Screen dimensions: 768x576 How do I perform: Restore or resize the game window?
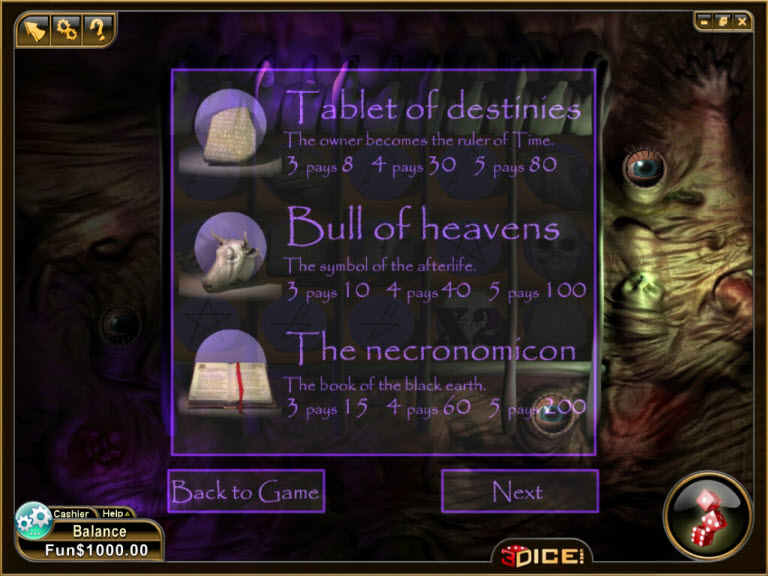[x=723, y=20]
